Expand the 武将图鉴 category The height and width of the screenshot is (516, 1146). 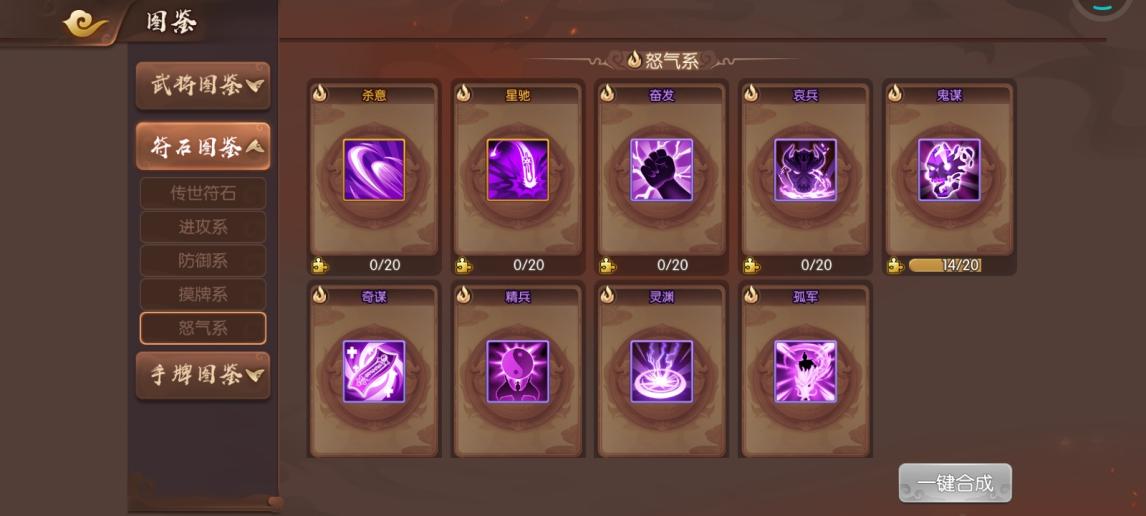click(x=203, y=86)
